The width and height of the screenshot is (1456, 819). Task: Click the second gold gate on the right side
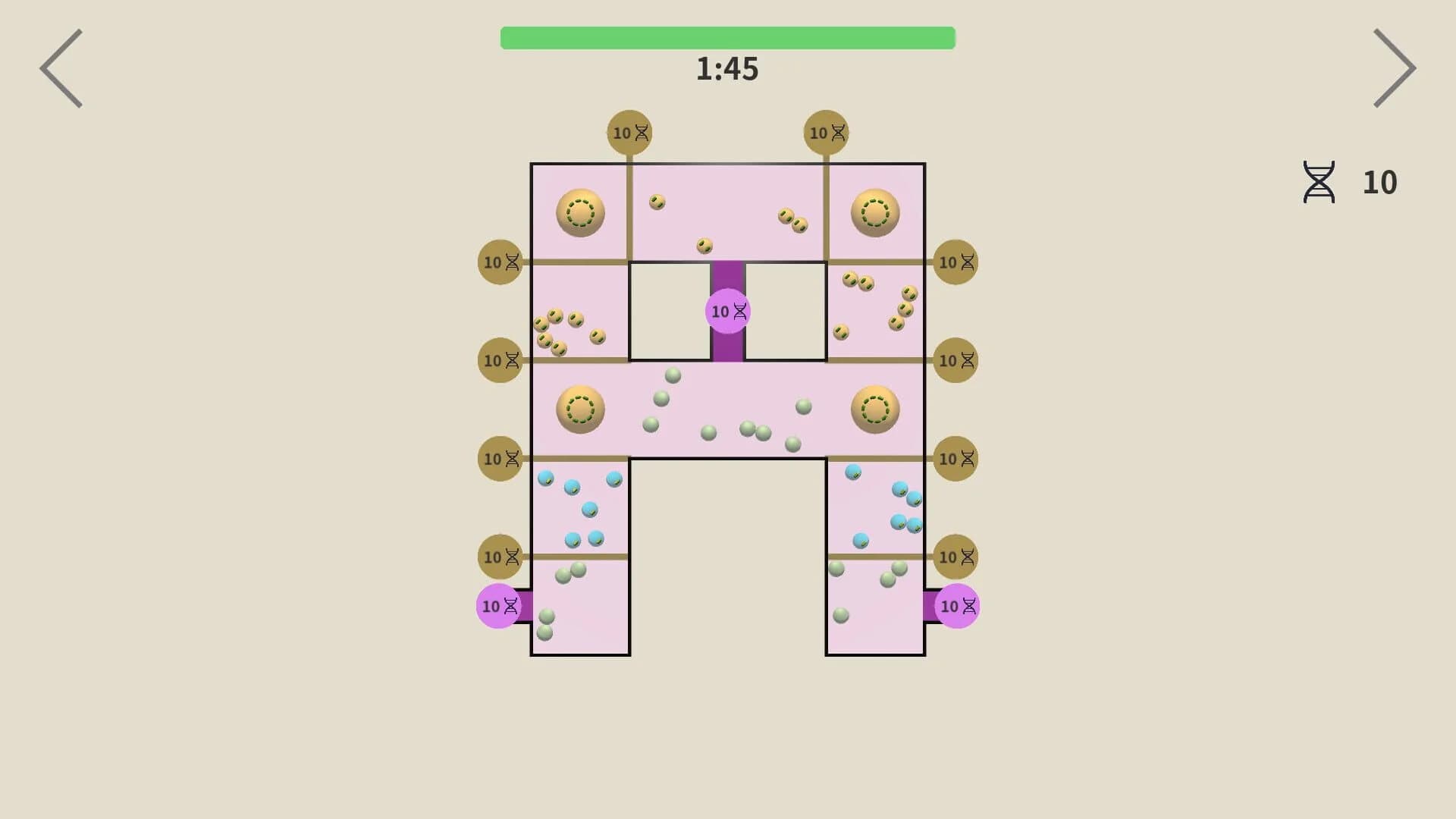coord(955,360)
